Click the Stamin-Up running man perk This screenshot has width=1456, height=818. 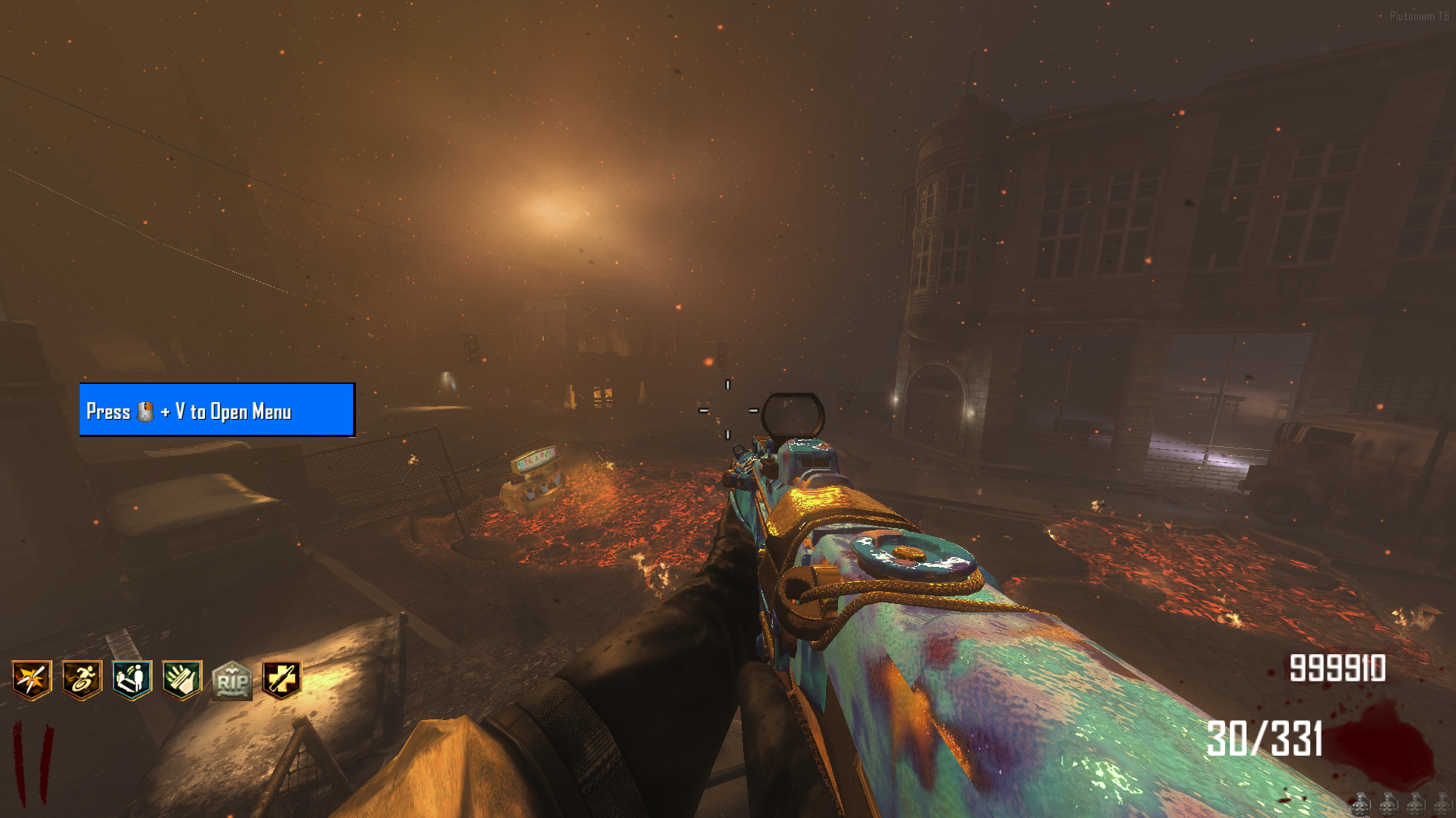(81, 679)
